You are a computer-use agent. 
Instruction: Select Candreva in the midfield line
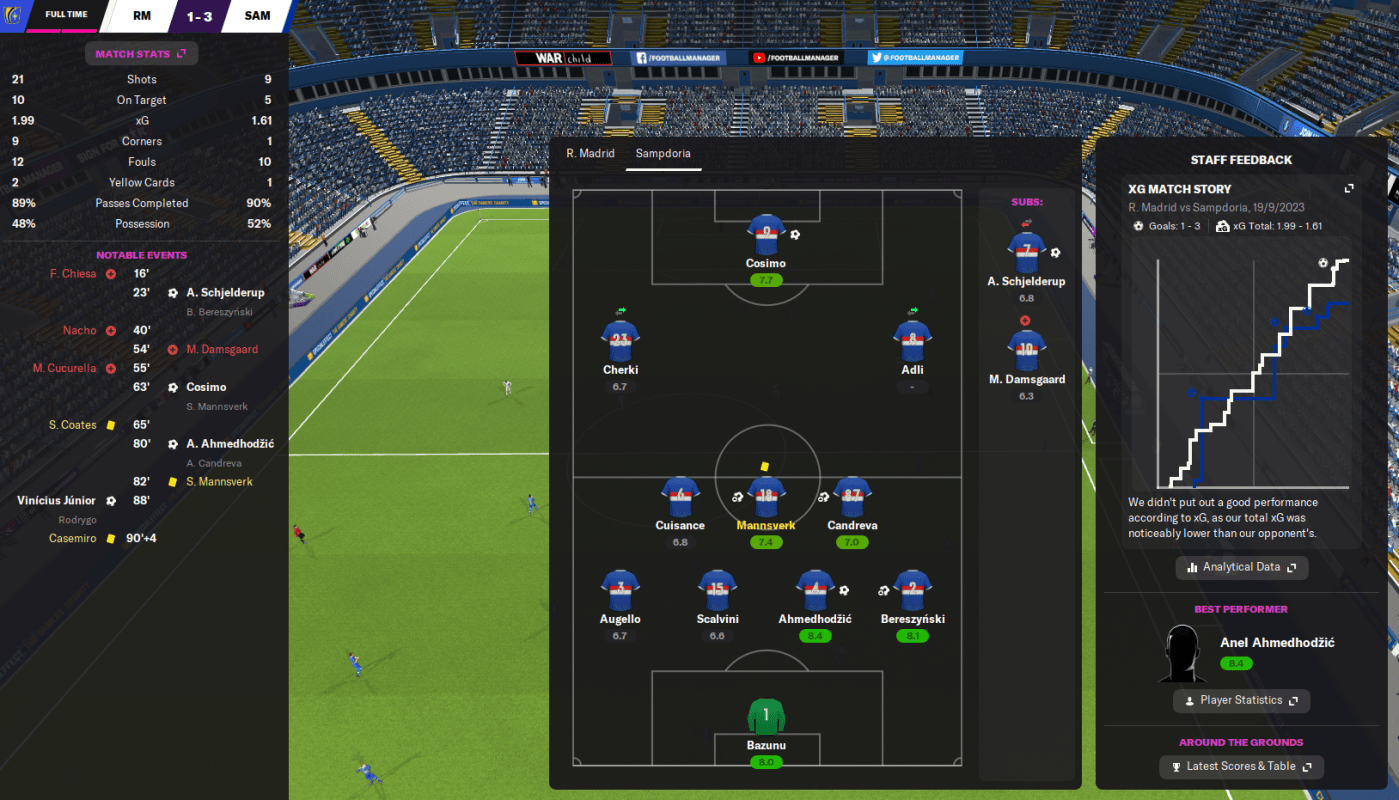852,497
